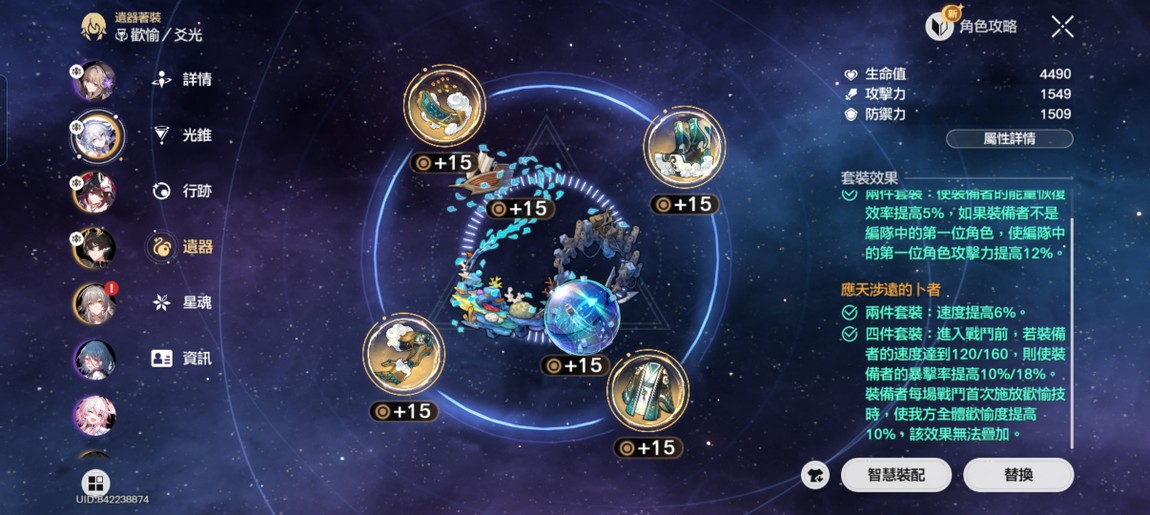Show 屬性詳情 attribute details
The height and width of the screenshot is (515, 1150).
pos(1009,139)
